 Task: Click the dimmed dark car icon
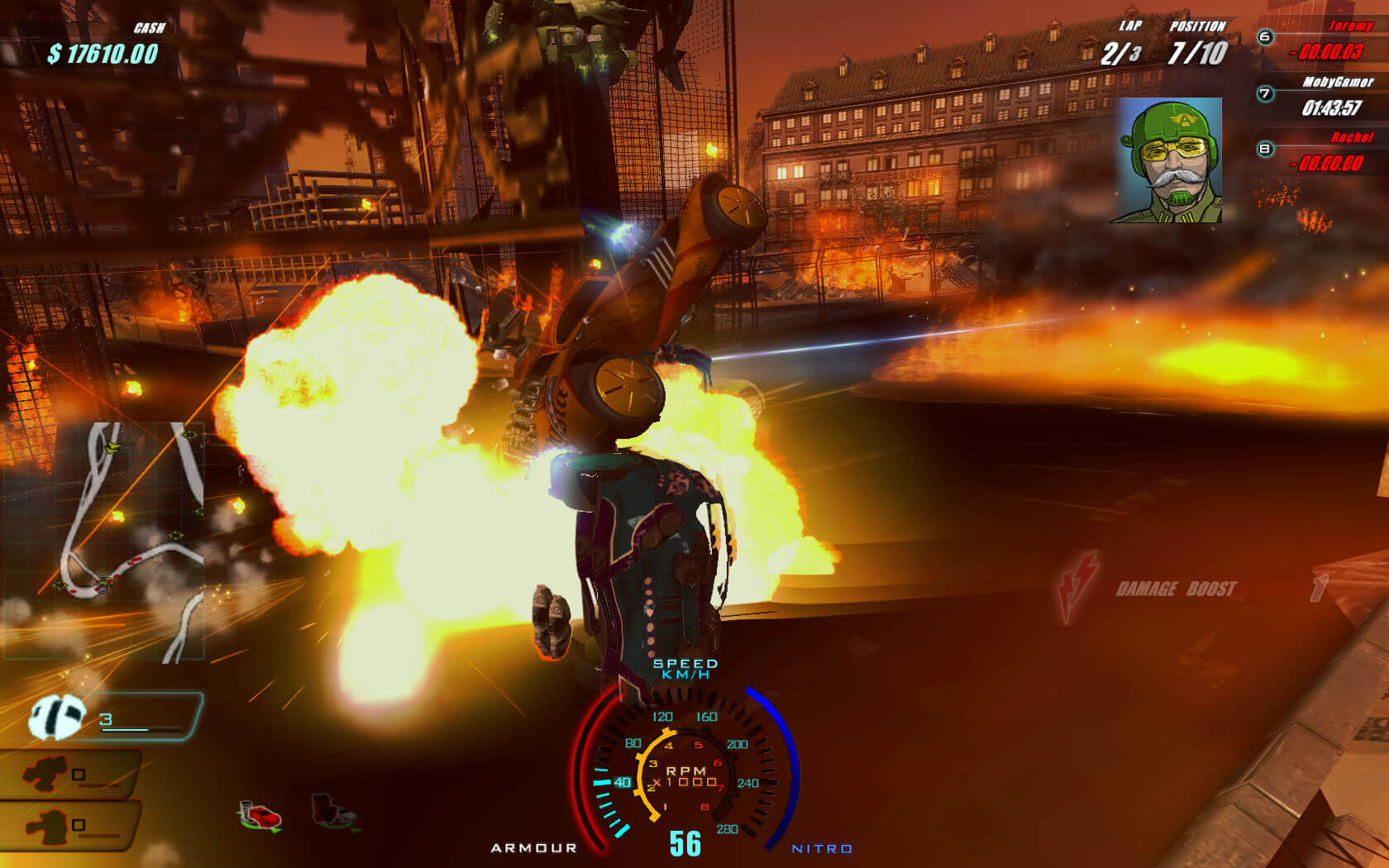point(333,811)
